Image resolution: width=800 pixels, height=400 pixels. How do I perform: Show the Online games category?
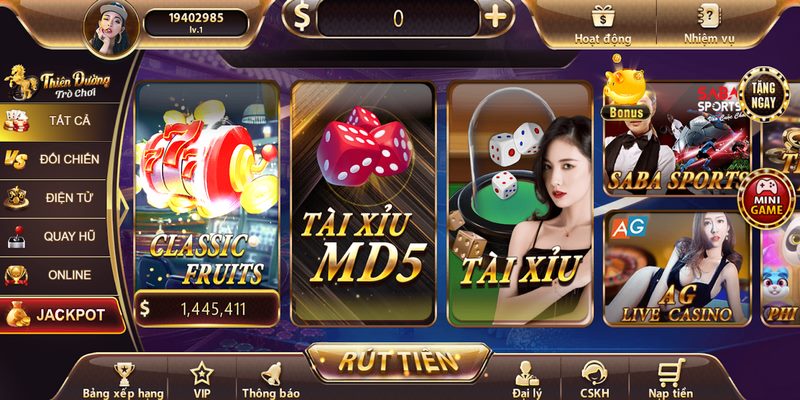(60, 275)
